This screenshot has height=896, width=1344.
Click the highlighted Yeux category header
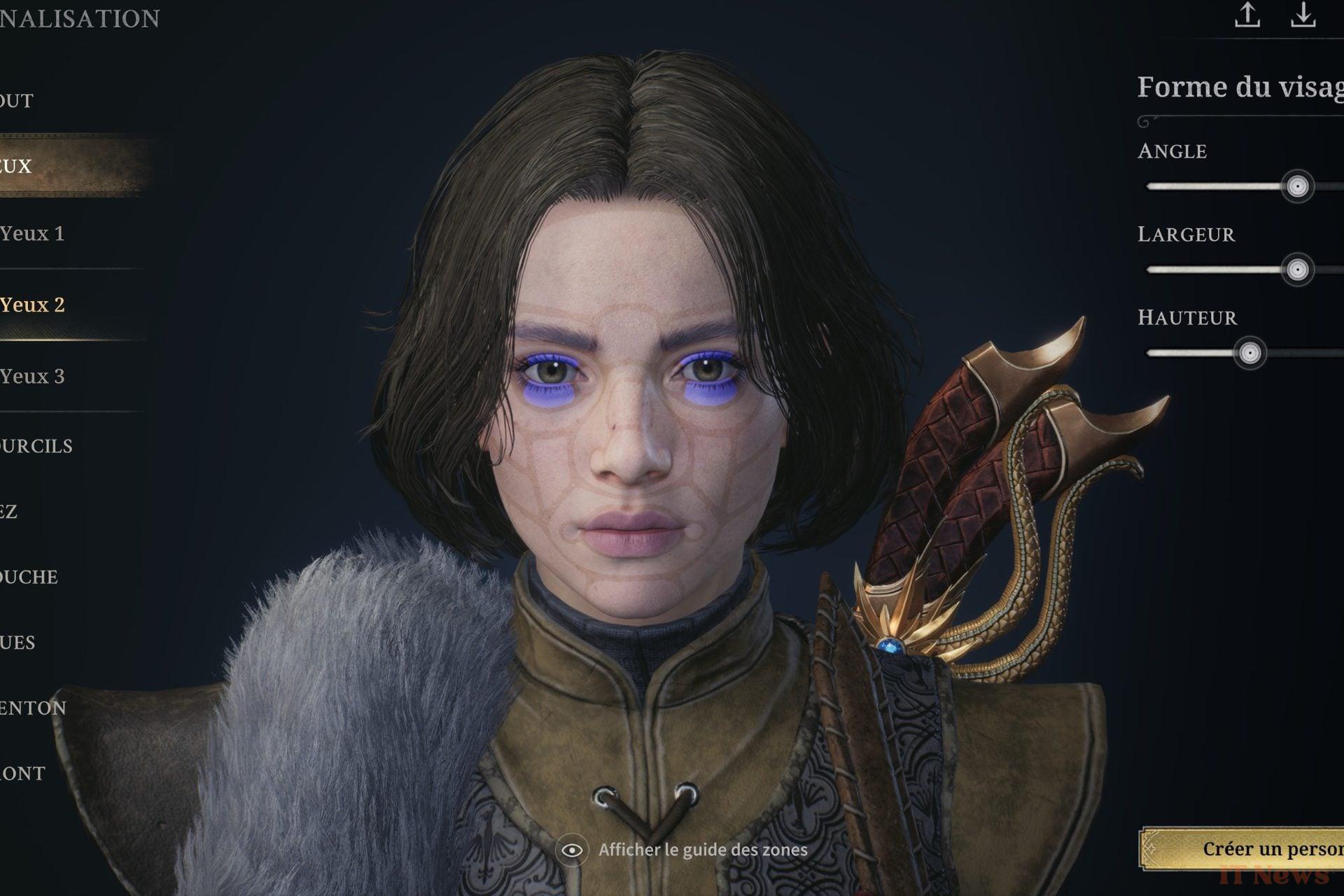pyautogui.click(x=17, y=167)
